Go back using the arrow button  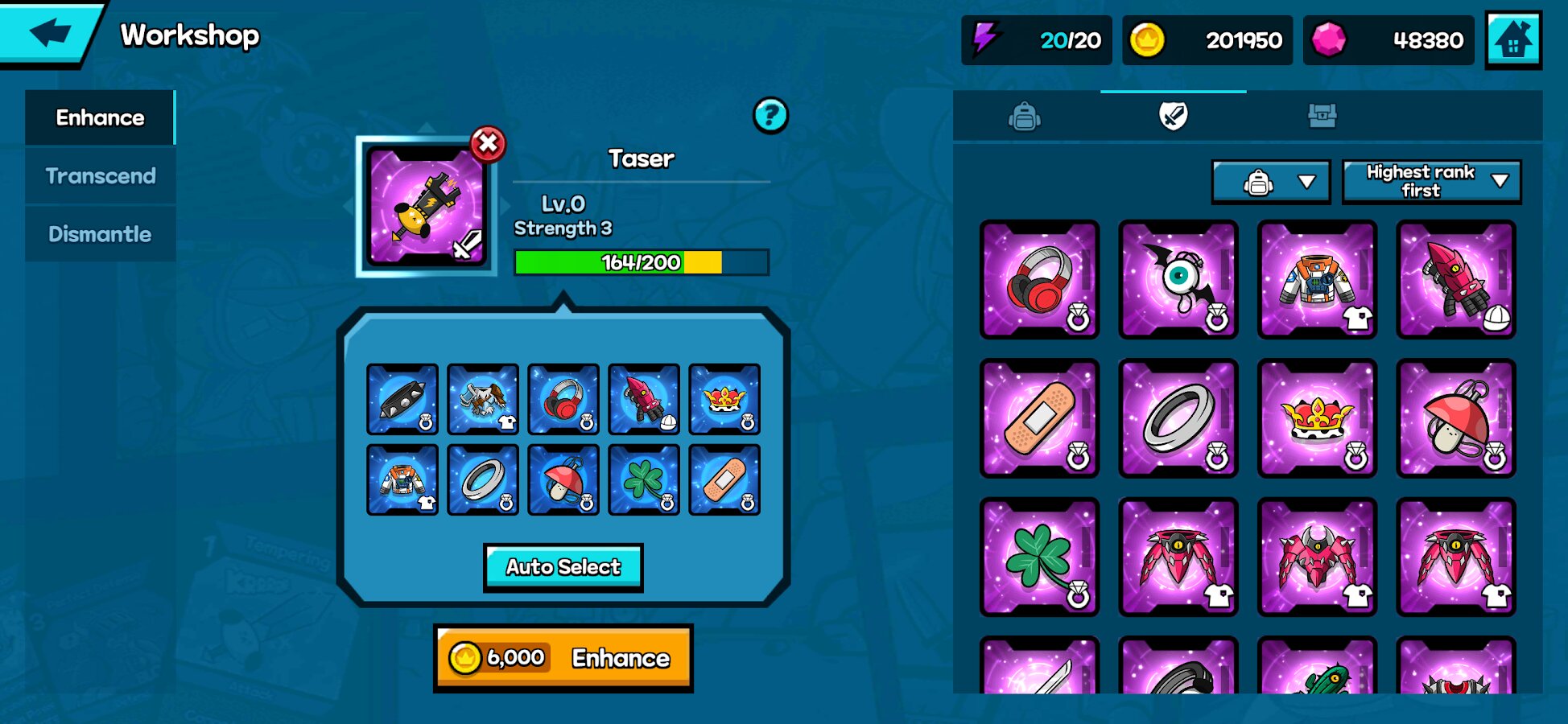[50, 33]
